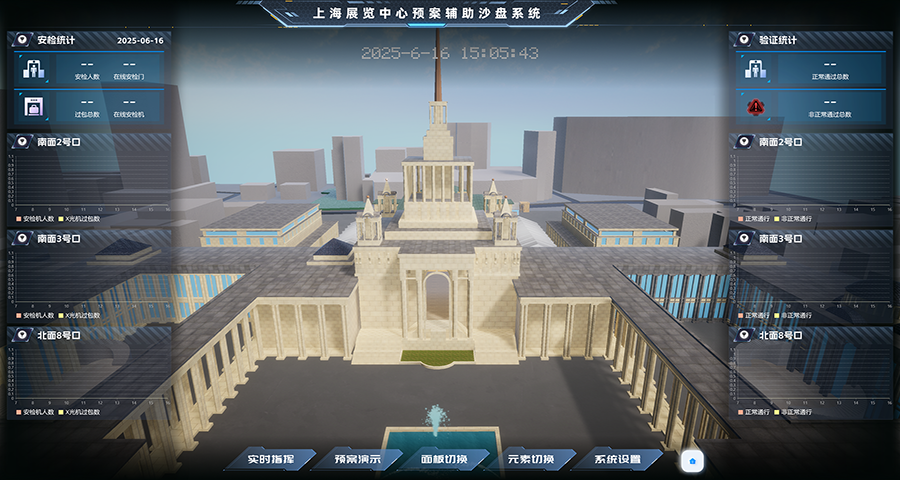Image resolution: width=900 pixels, height=480 pixels.
Task: Pick the 2025-06-16 date in 安检统计
Action: (140, 41)
